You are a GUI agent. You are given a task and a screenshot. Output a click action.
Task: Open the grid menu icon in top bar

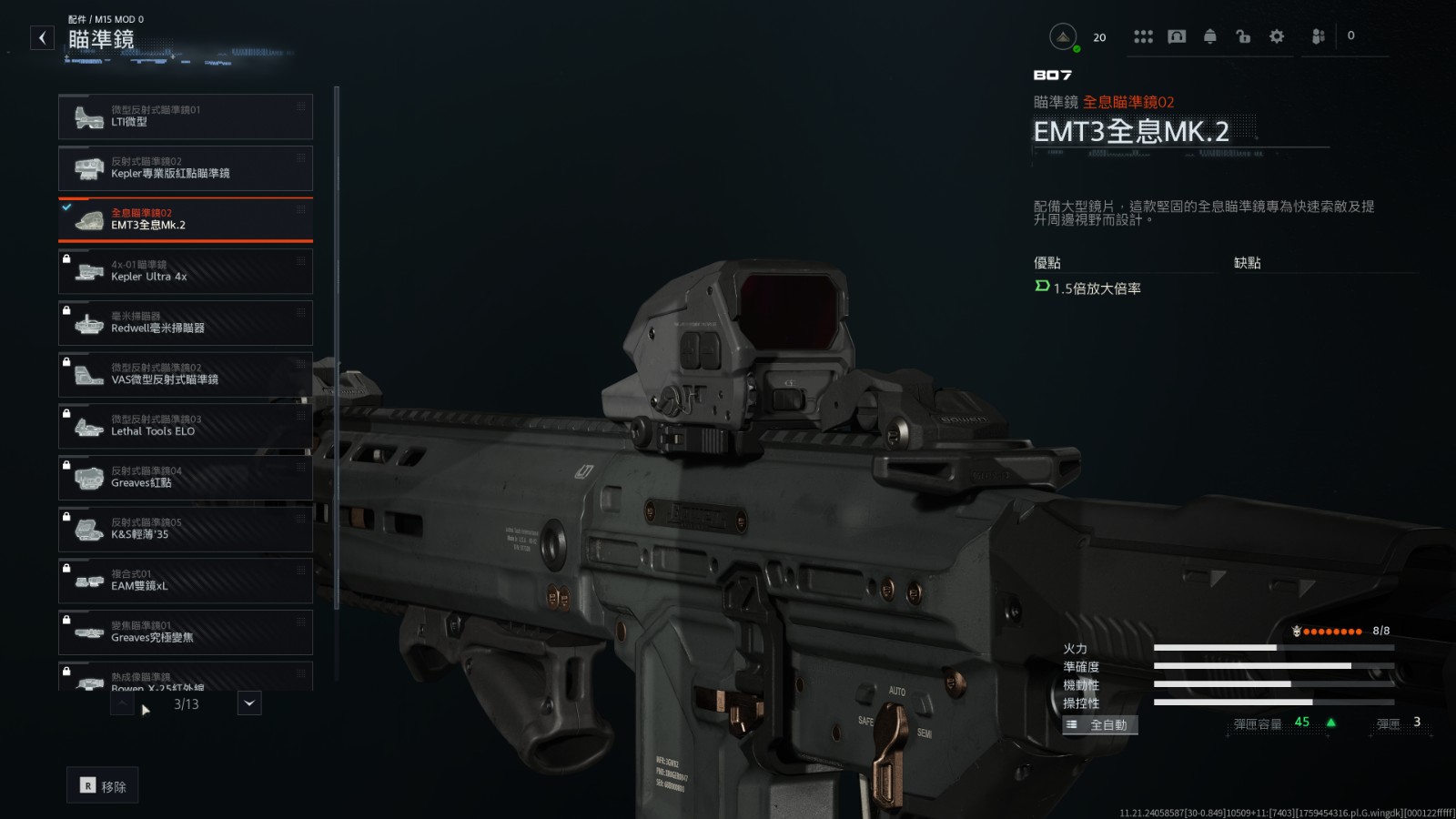(1143, 36)
